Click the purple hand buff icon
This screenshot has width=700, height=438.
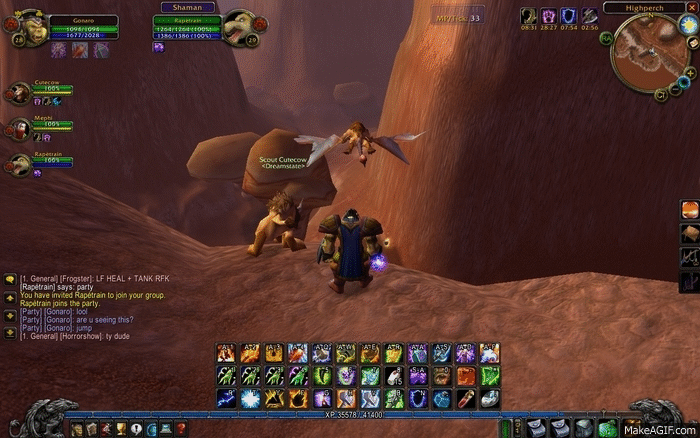click(x=549, y=16)
